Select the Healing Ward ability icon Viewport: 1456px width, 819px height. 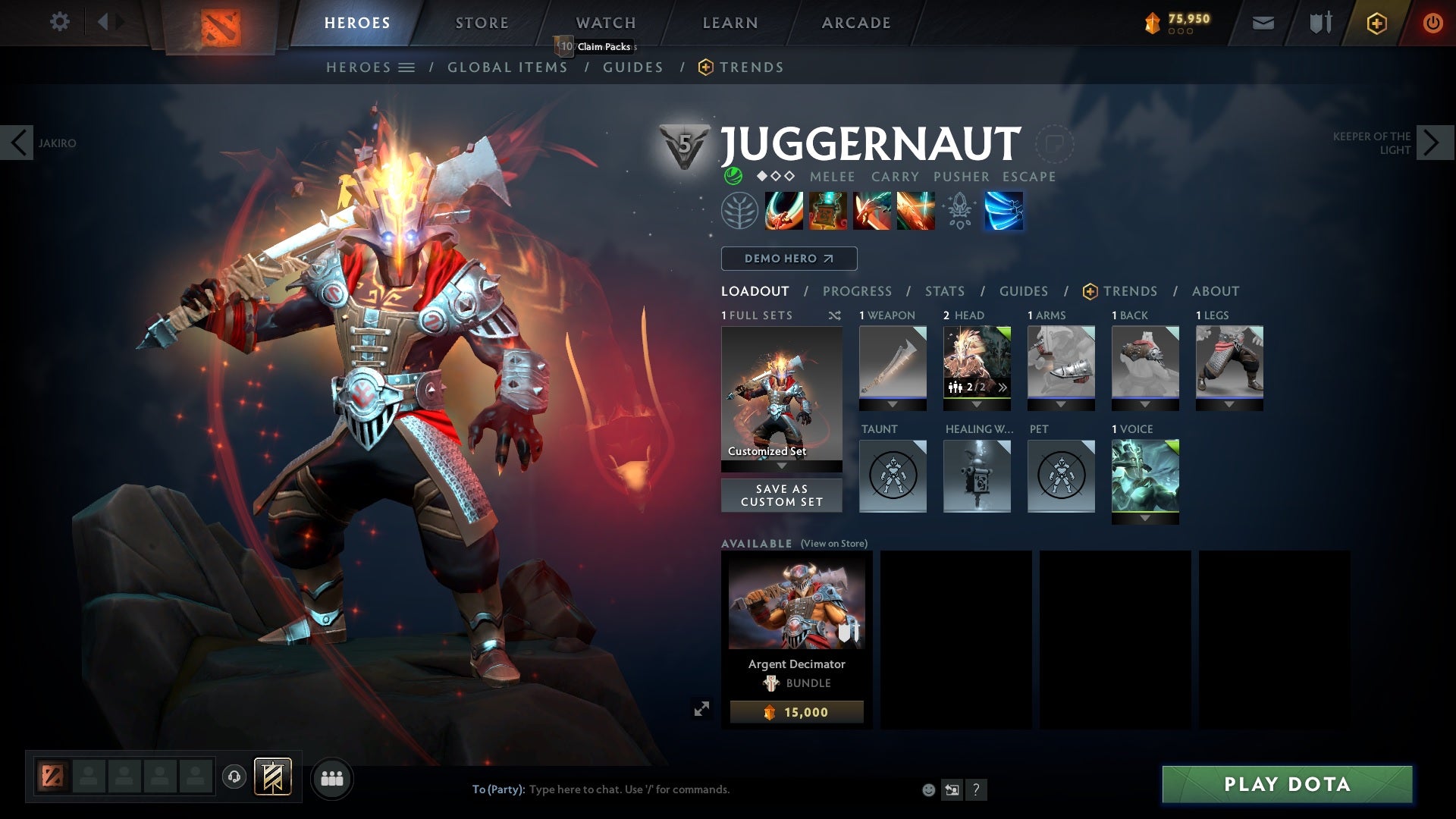[825, 211]
